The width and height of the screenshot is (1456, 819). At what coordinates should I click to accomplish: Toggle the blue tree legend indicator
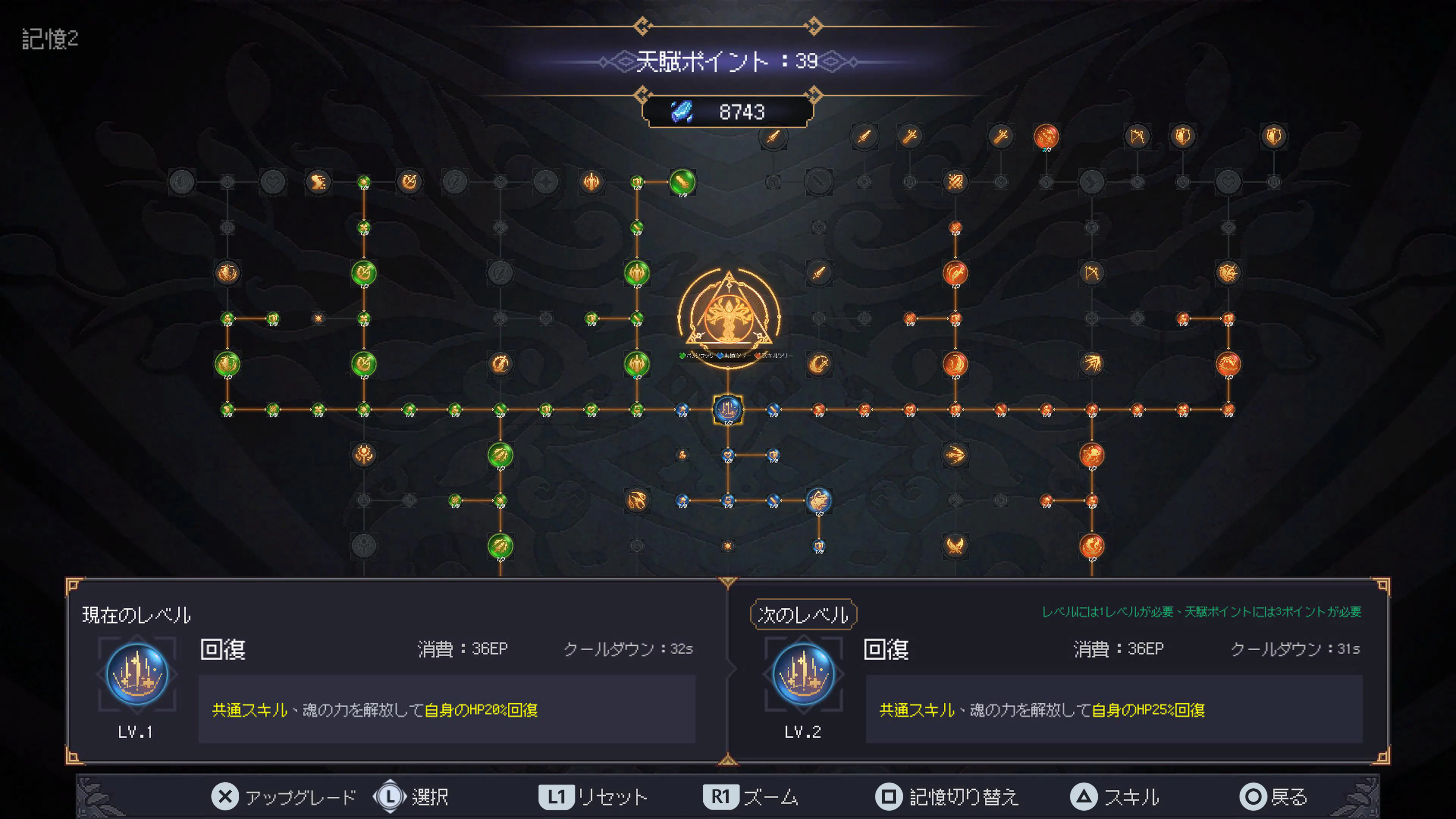[720, 356]
